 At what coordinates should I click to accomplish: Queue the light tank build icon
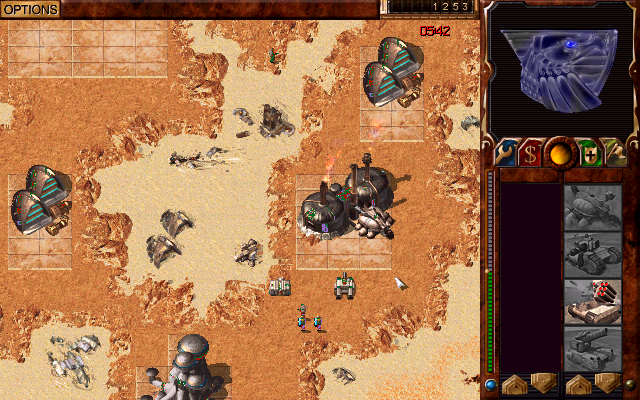coord(593,255)
